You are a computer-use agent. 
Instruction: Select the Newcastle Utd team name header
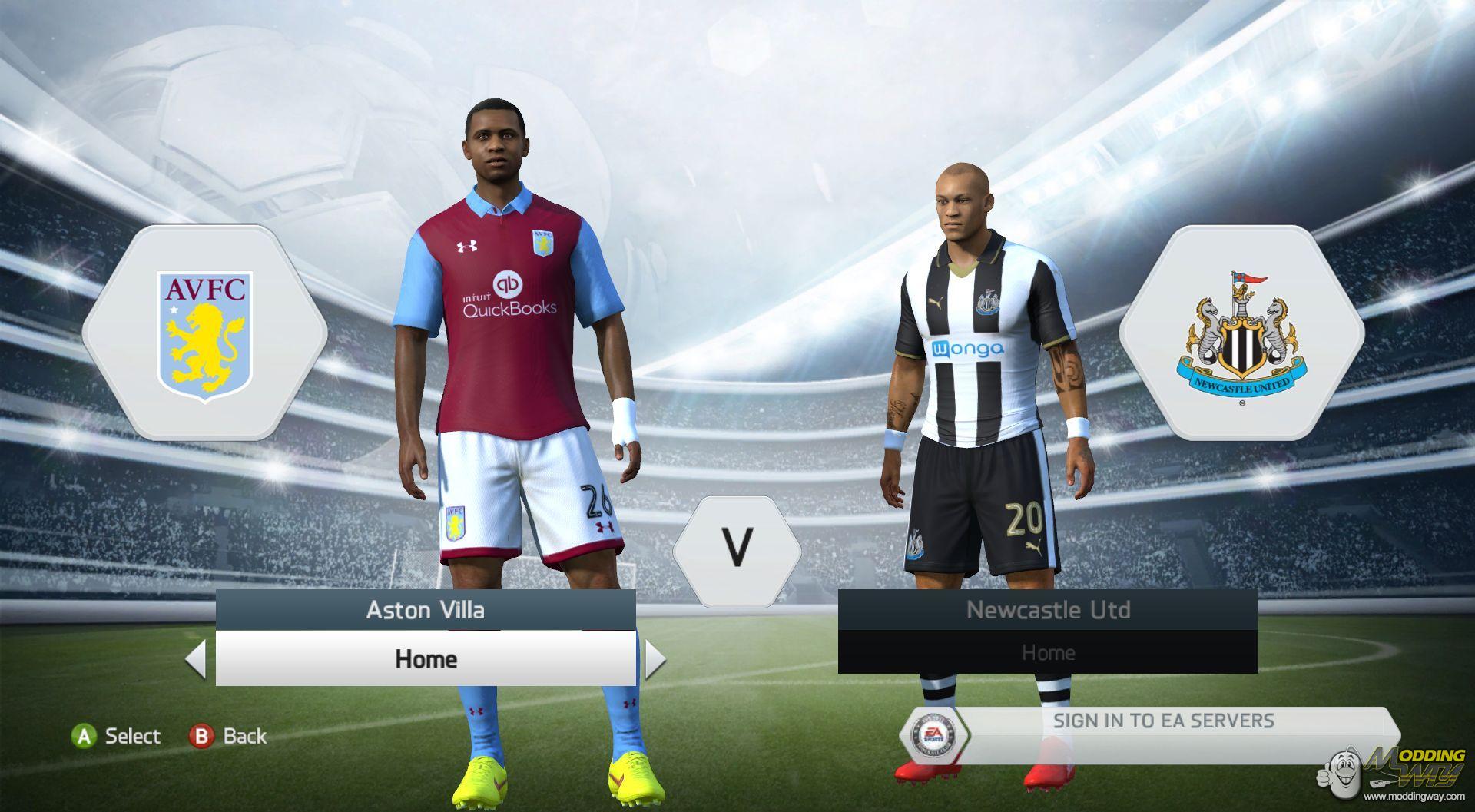[x=1048, y=611]
